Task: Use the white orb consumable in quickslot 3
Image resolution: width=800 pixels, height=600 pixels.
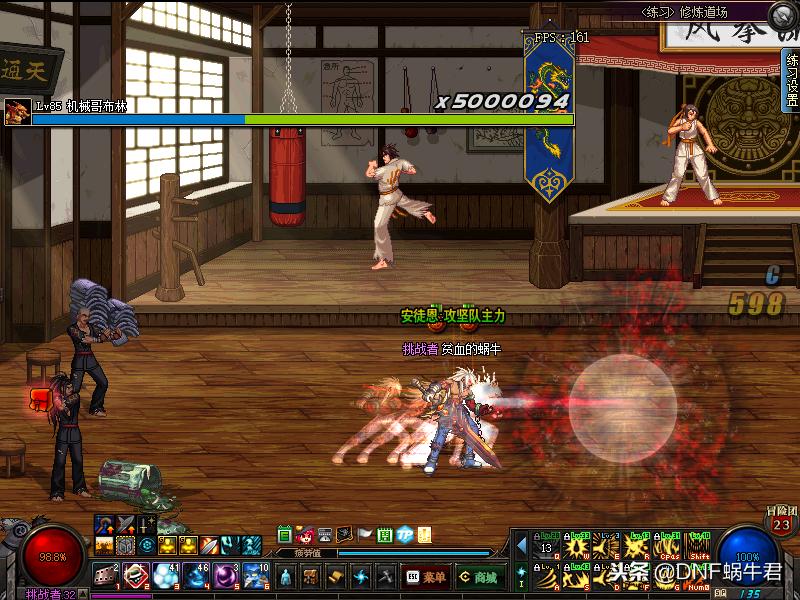Action: [165, 574]
